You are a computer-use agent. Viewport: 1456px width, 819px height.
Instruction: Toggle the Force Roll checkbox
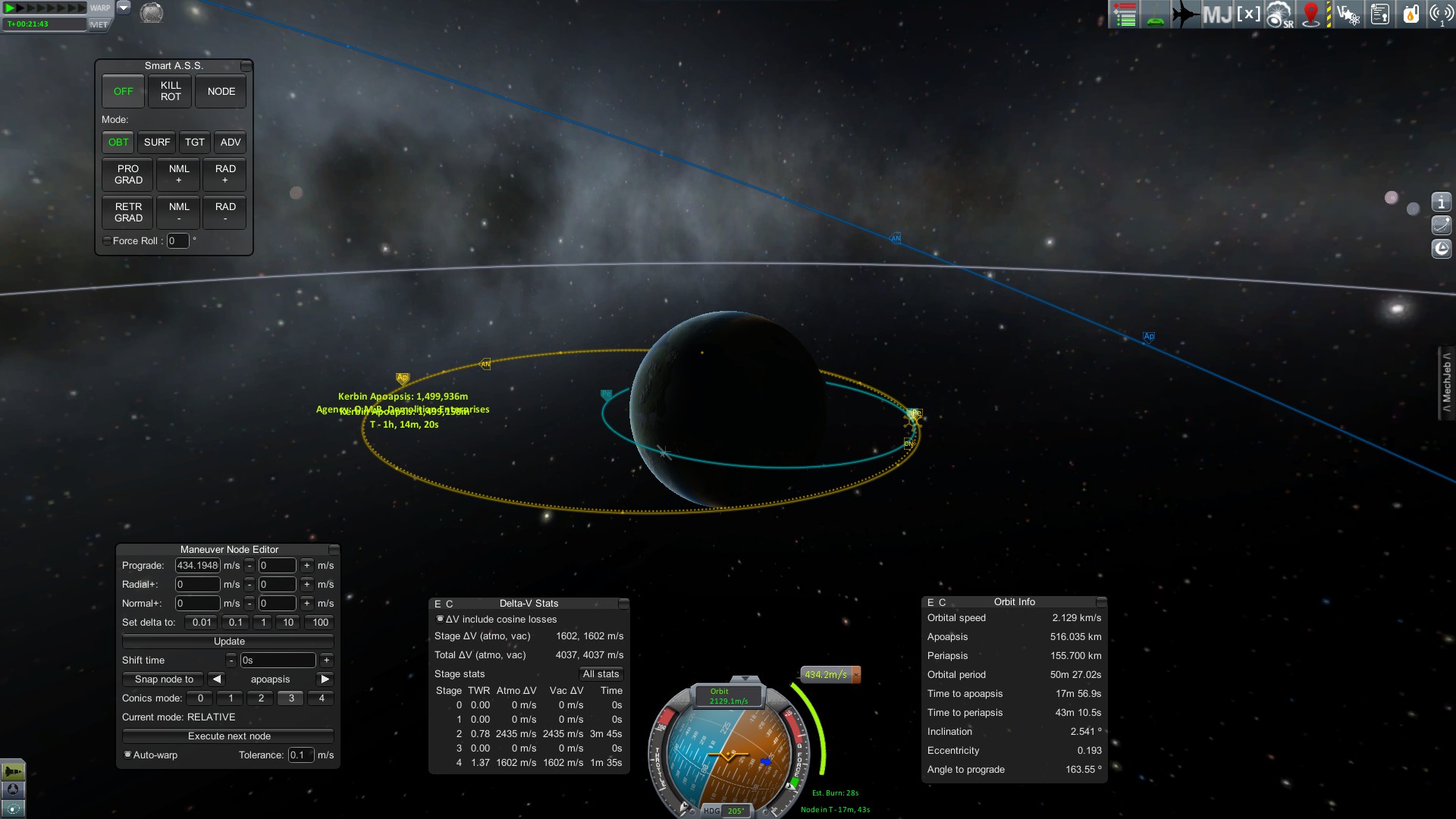click(x=107, y=241)
